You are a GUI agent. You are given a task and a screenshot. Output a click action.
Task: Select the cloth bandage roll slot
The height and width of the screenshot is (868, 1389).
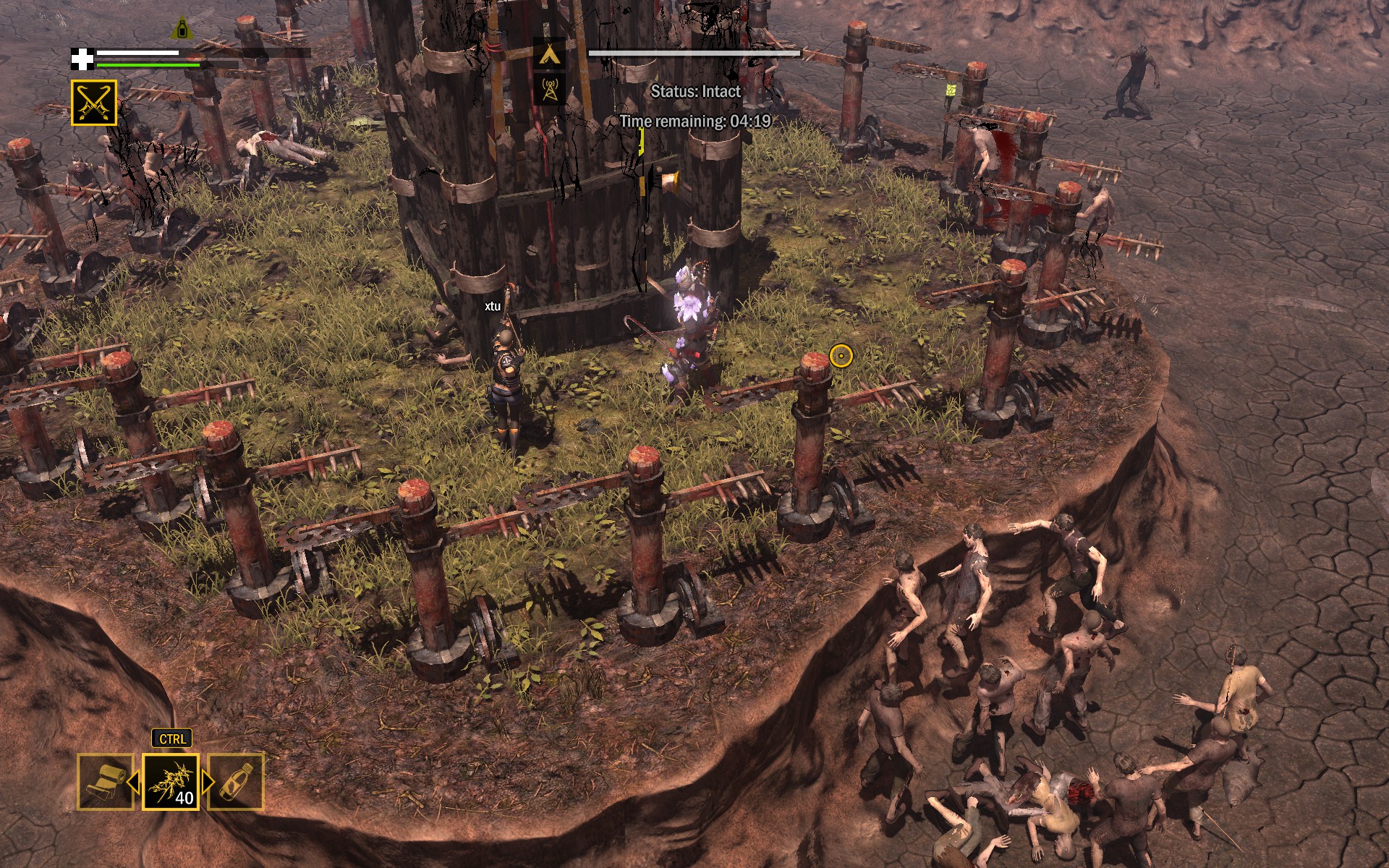[105, 781]
